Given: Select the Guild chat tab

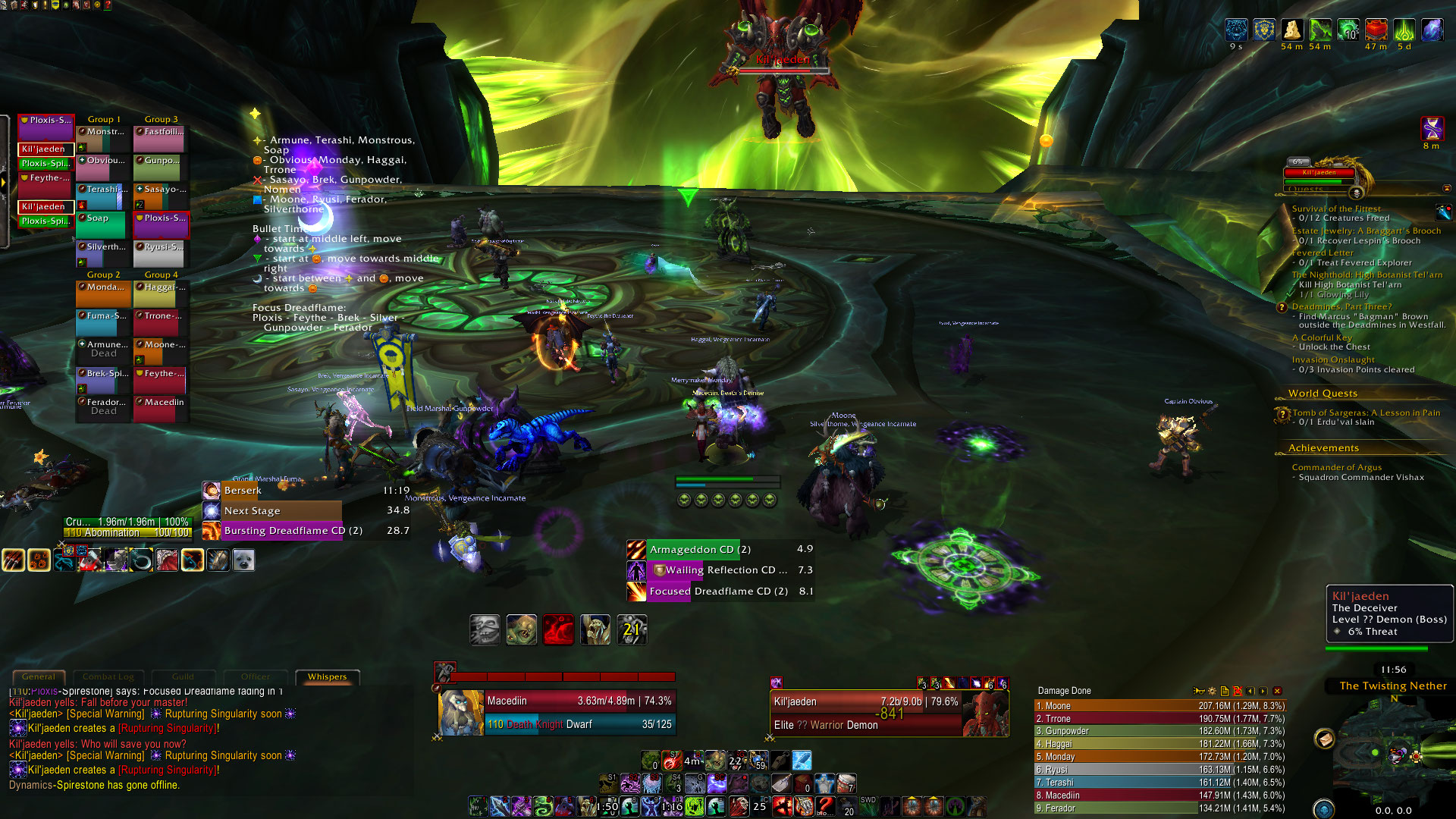Looking at the screenshot, I should pyautogui.click(x=183, y=676).
